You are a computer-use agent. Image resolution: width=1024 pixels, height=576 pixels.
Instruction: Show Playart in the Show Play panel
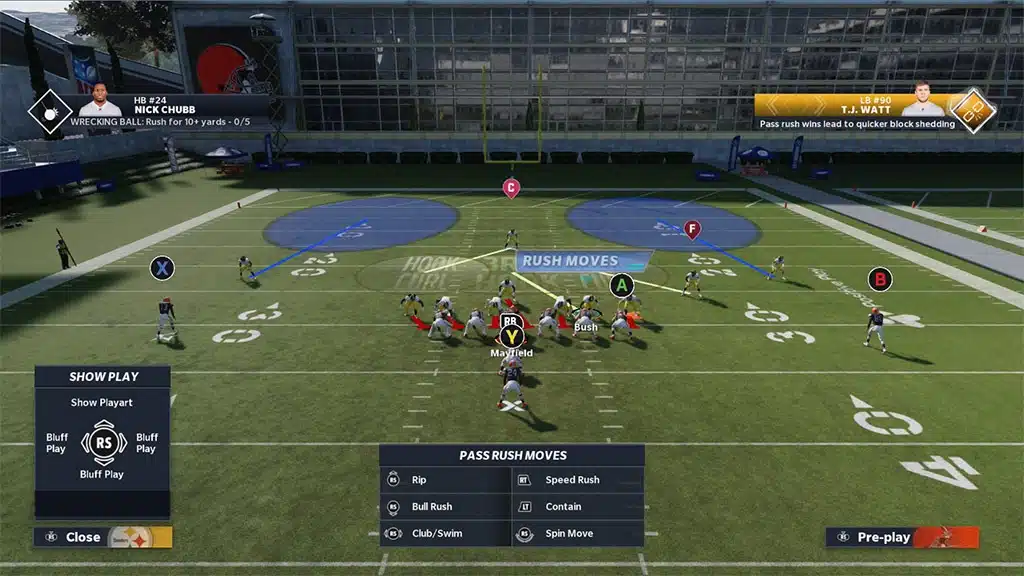pos(102,403)
